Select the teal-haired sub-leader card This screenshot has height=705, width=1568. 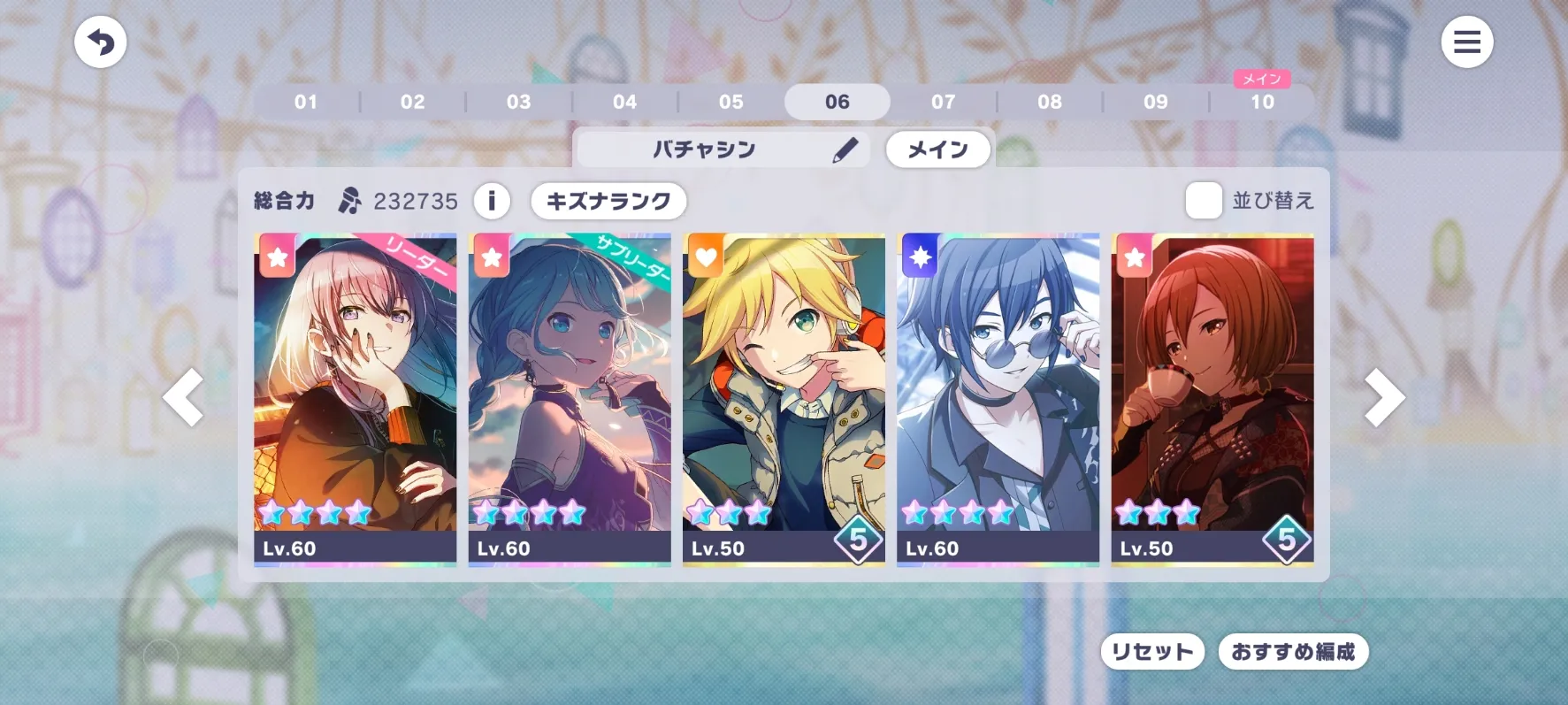point(570,398)
